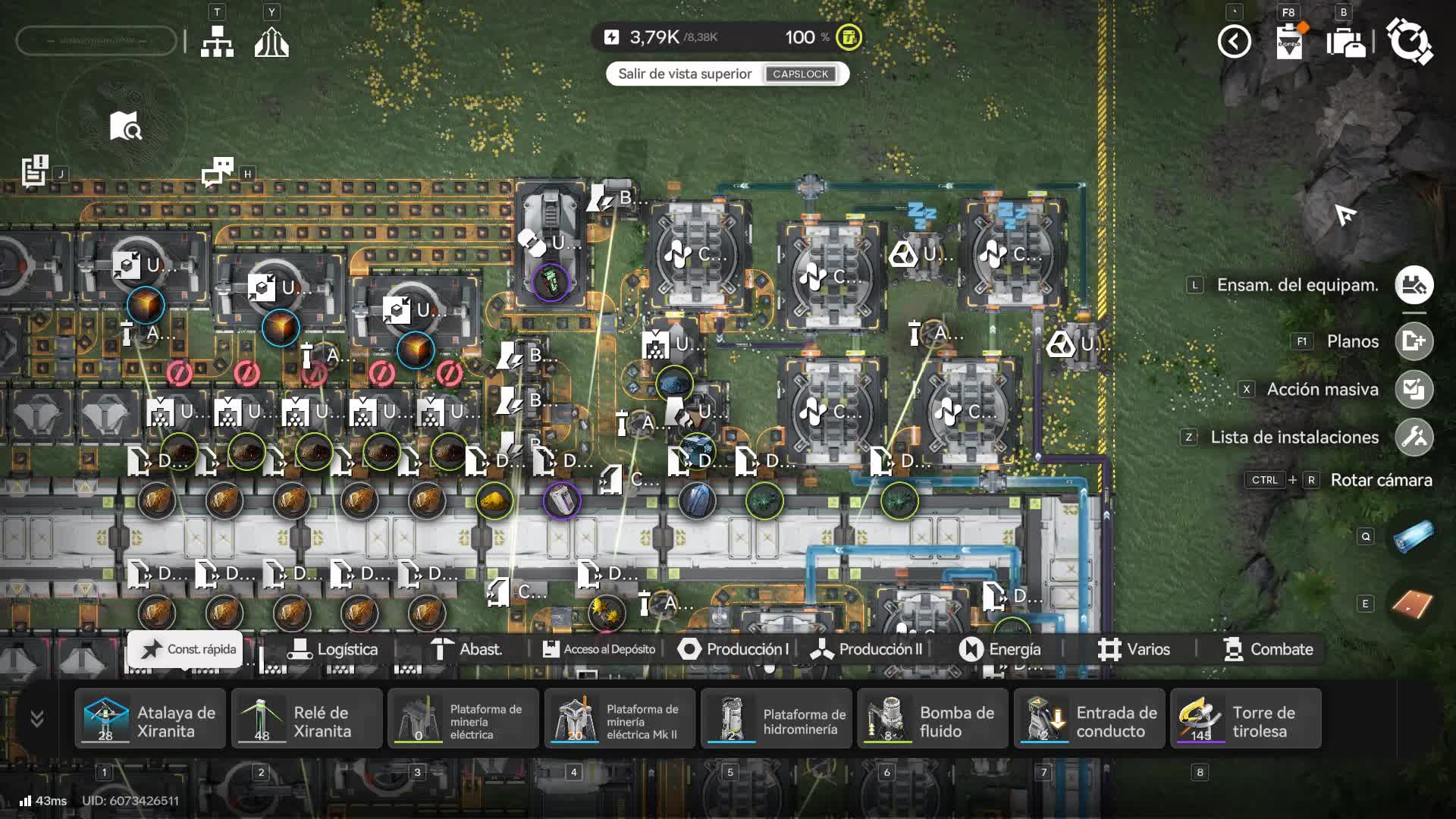Image resolution: width=1456 pixels, height=819 pixels.
Task: Select the Bomba de fluido building
Action: [933, 719]
